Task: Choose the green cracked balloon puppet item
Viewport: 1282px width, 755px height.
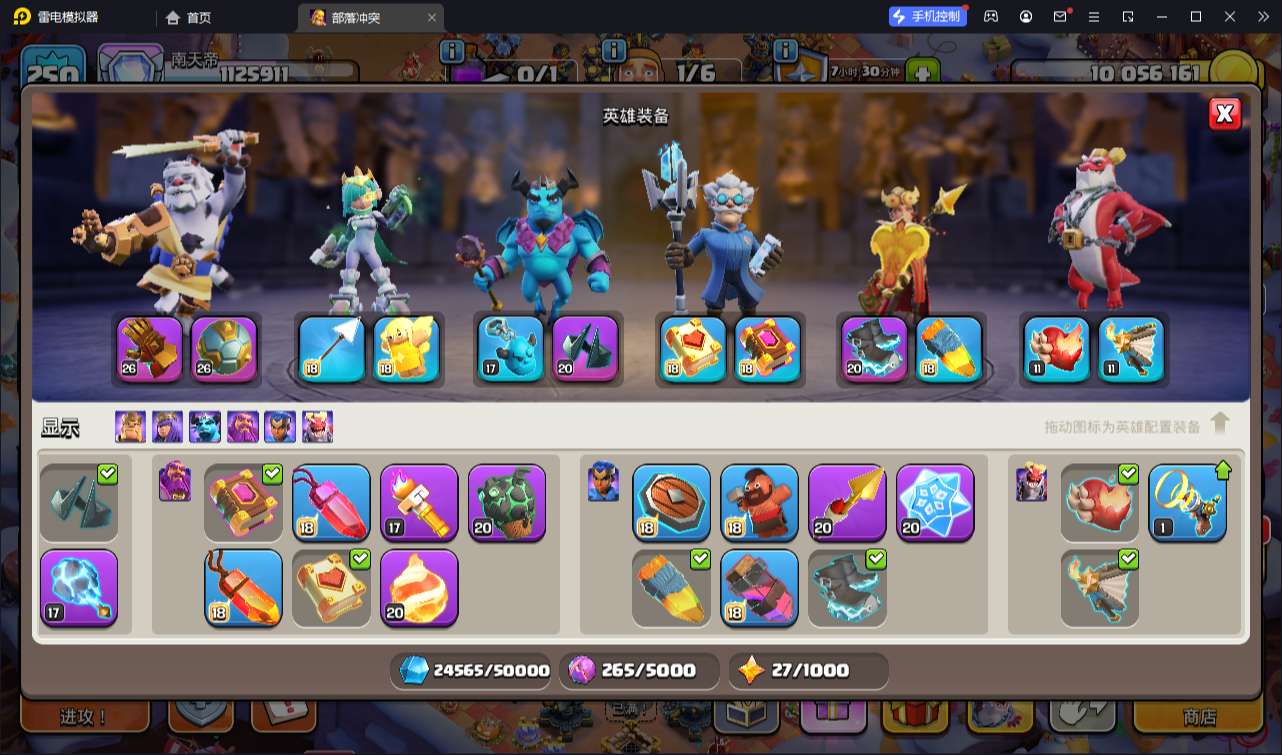Action: coord(507,503)
